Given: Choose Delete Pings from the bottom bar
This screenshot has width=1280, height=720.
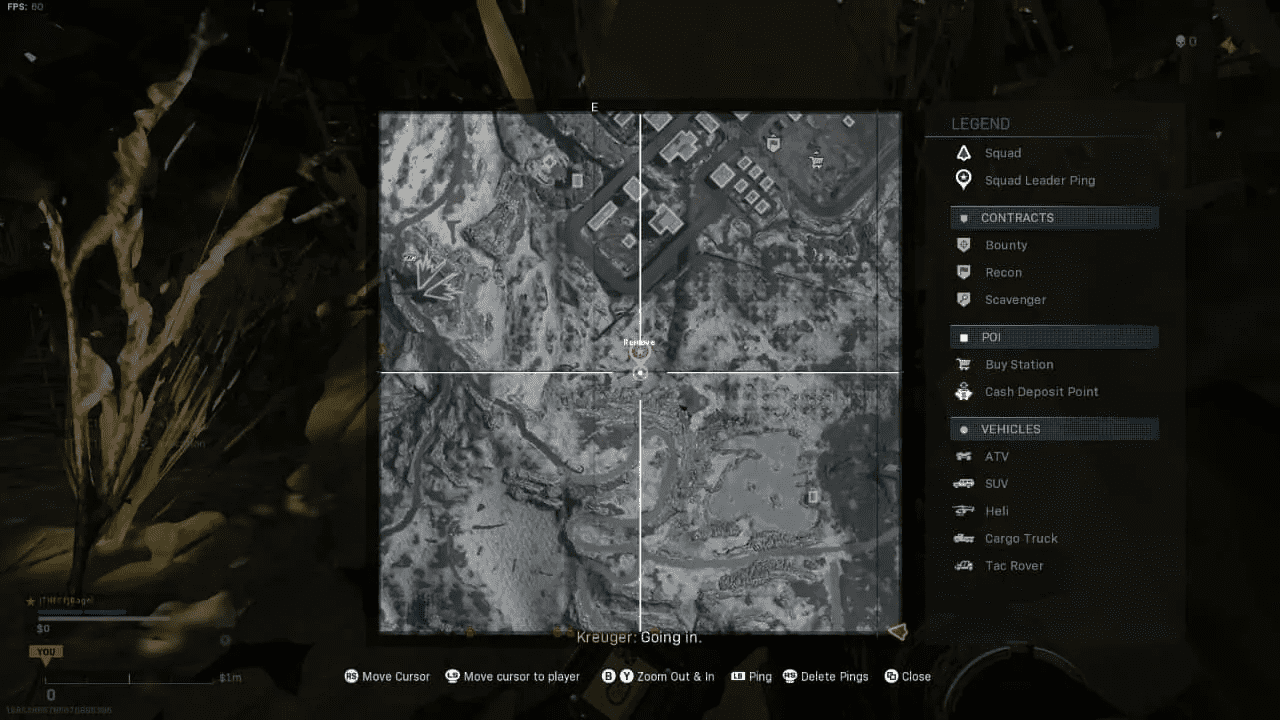Looking at the screenshot, I should (x=826, y=676).
